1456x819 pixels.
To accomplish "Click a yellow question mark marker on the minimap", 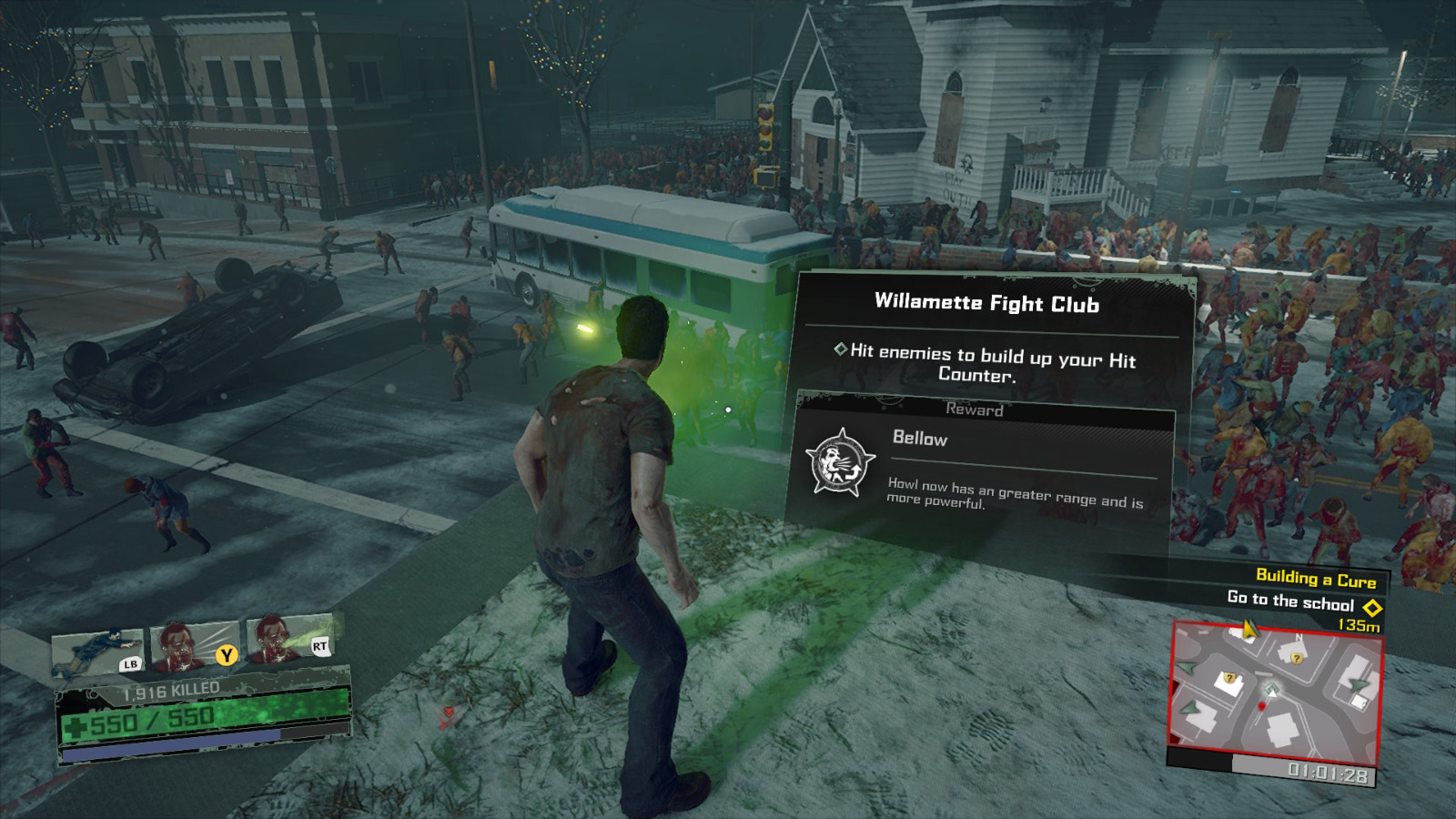I will [1297, 659].
